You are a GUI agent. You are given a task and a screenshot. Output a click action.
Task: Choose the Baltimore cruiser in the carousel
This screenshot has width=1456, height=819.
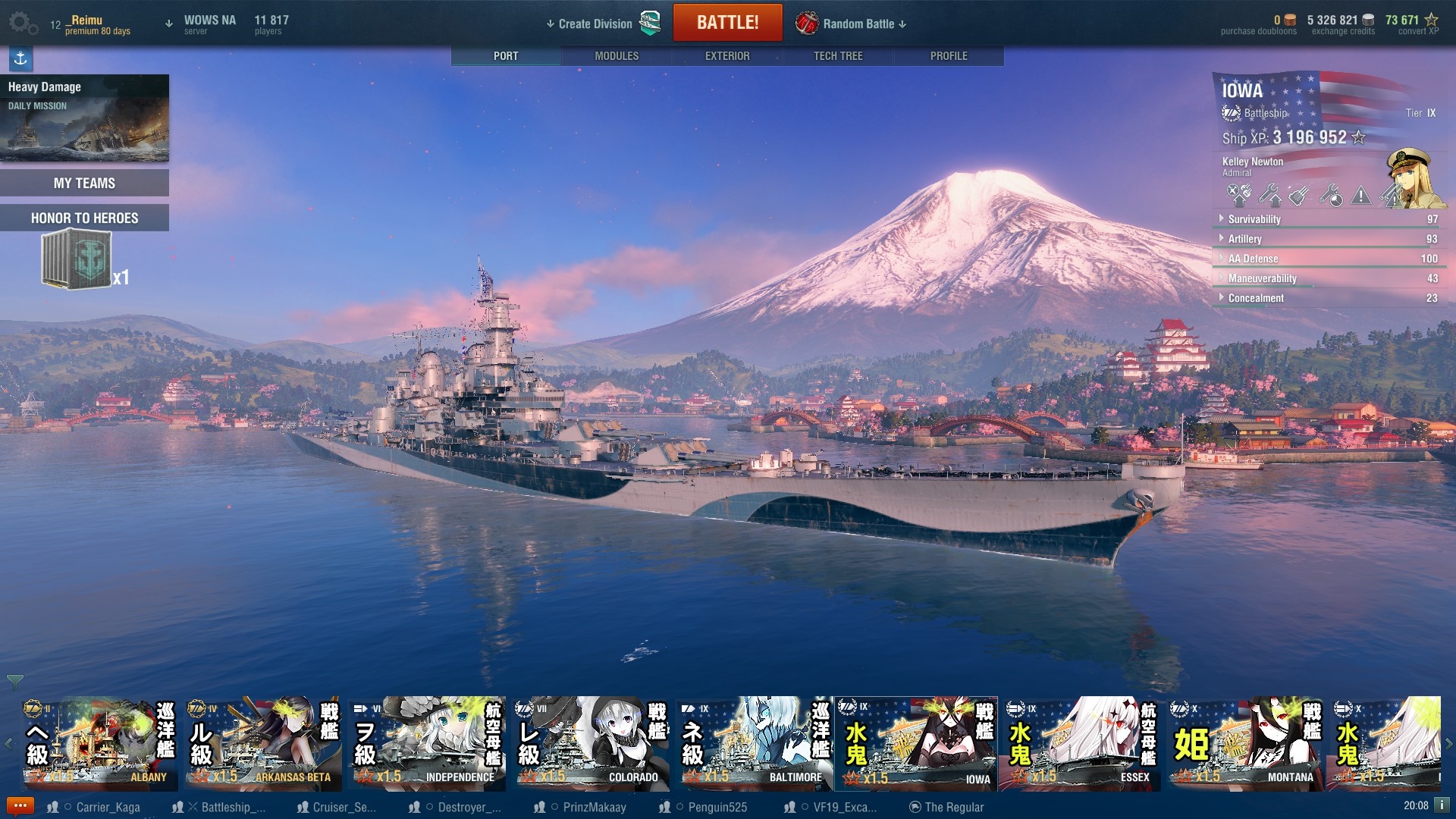755,744
